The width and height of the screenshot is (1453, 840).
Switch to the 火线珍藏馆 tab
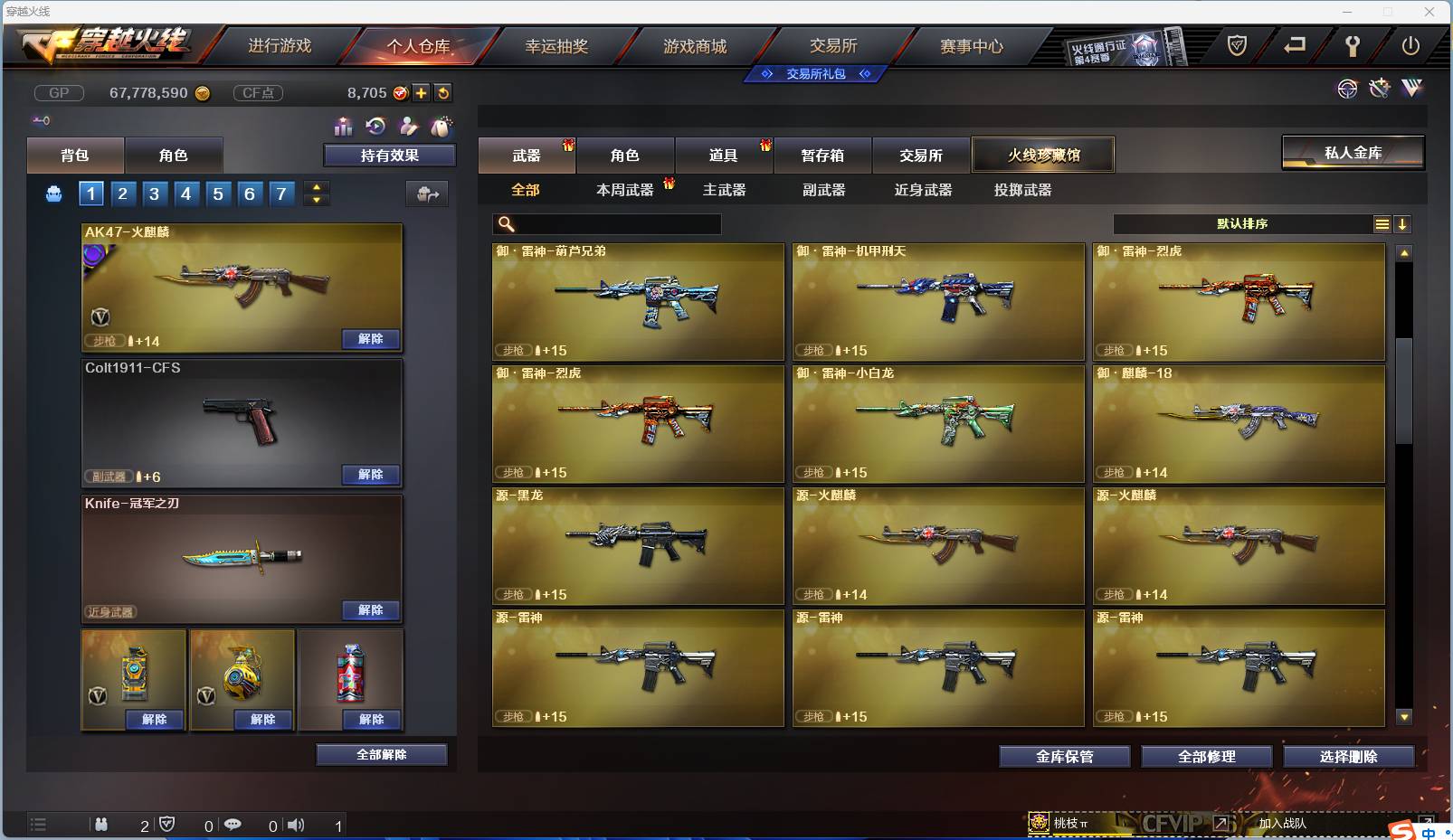1045,155
